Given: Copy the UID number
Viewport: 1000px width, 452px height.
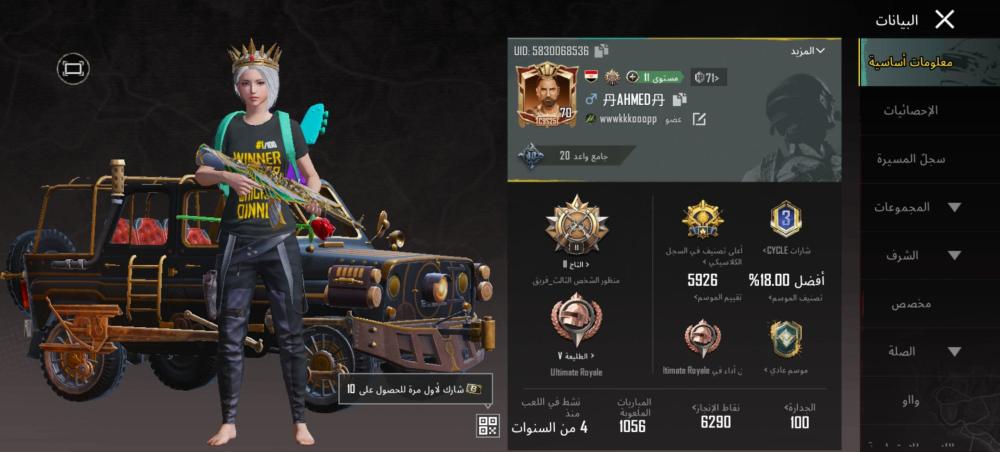Looking at the screenshot, I should (x=601, y=50).
